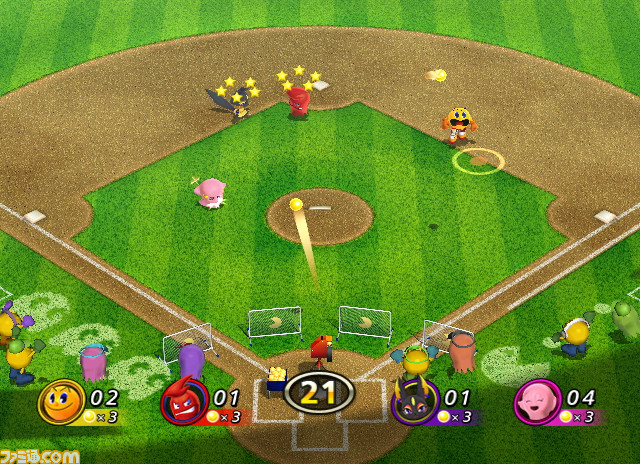The image size is (640, 464).
Task: Select the pink character player portrait
Action: pos(535,403)
